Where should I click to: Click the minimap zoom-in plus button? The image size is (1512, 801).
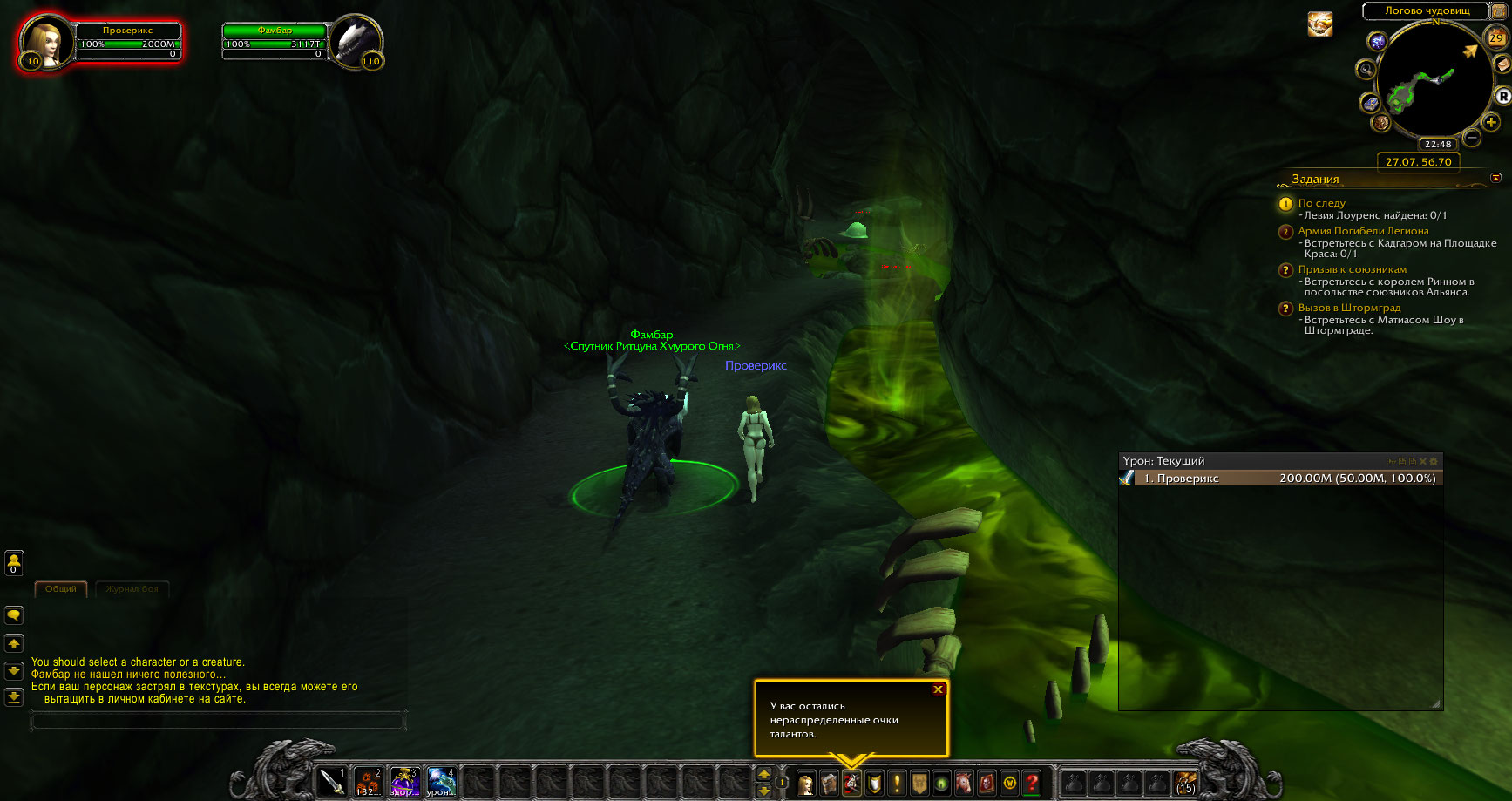pos(1491,123)
